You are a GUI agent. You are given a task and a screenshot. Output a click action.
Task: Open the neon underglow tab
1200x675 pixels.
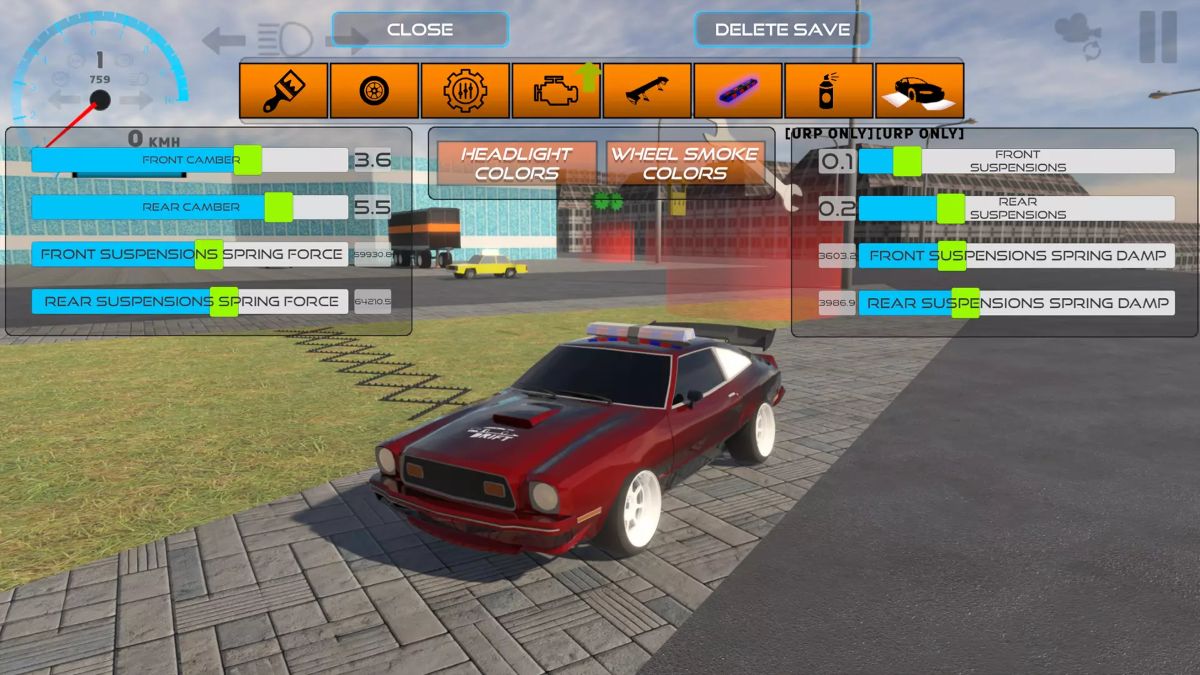pyautogui.click(x=738, y=91)
